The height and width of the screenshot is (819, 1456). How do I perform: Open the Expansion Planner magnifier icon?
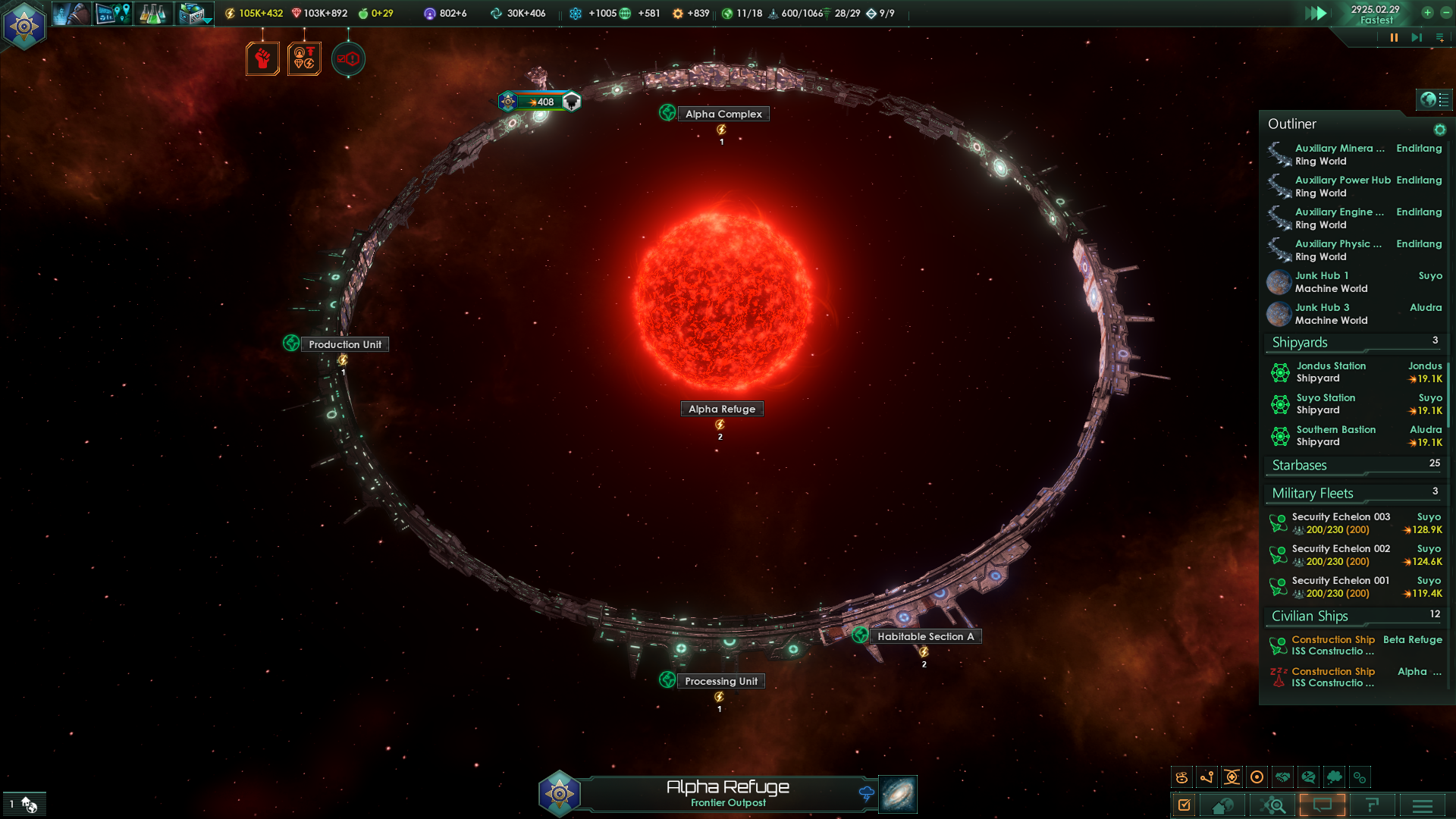click(1275, 805)
